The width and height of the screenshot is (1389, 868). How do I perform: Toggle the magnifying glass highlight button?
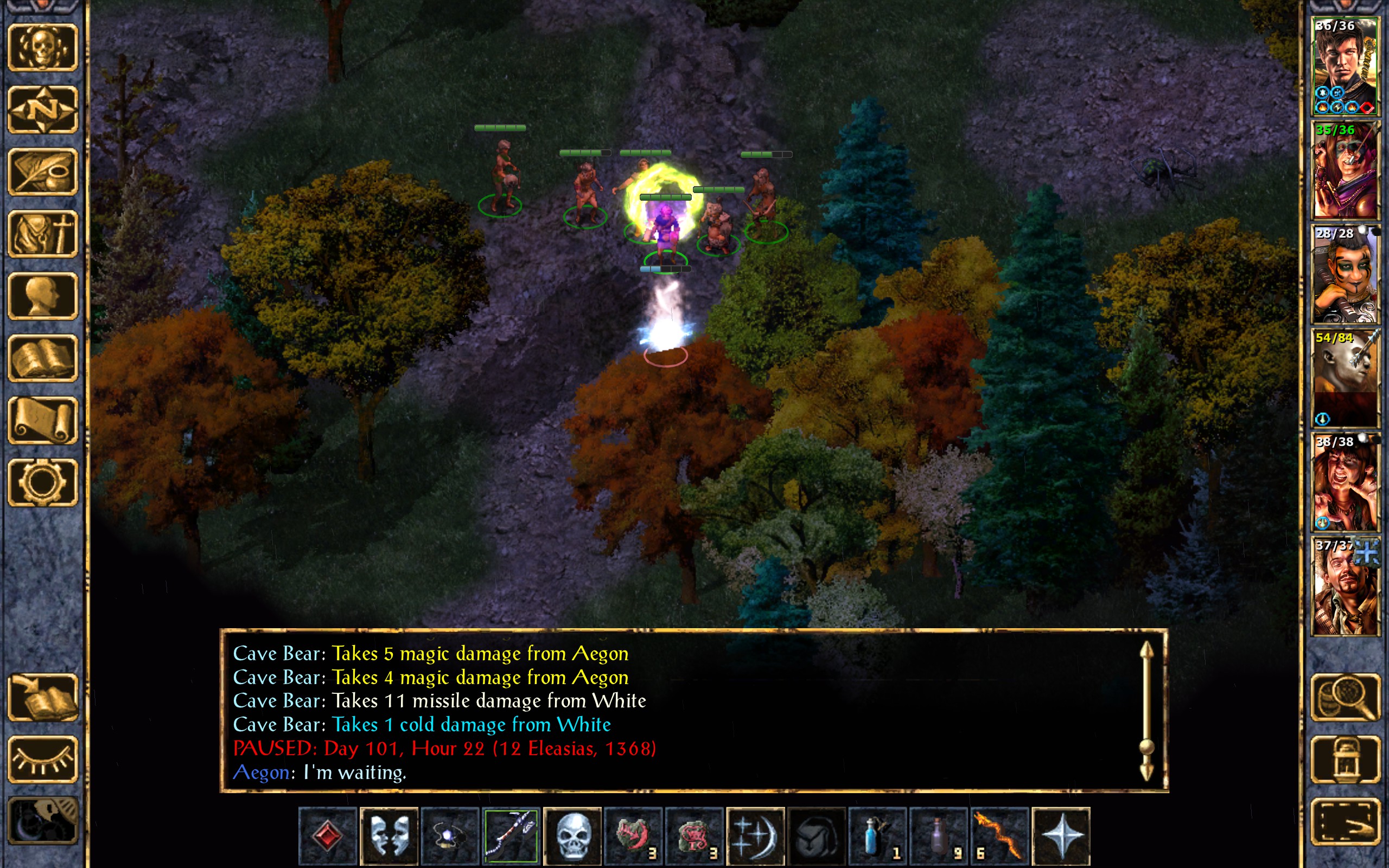point(1345,698)
